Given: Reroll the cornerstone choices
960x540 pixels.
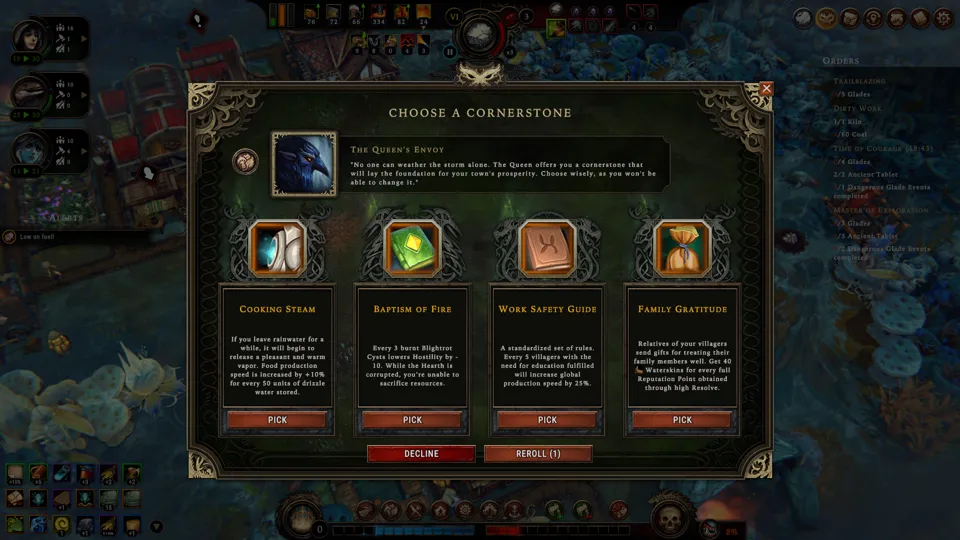Looking at the screenshot, I should (x=538, y=453).
